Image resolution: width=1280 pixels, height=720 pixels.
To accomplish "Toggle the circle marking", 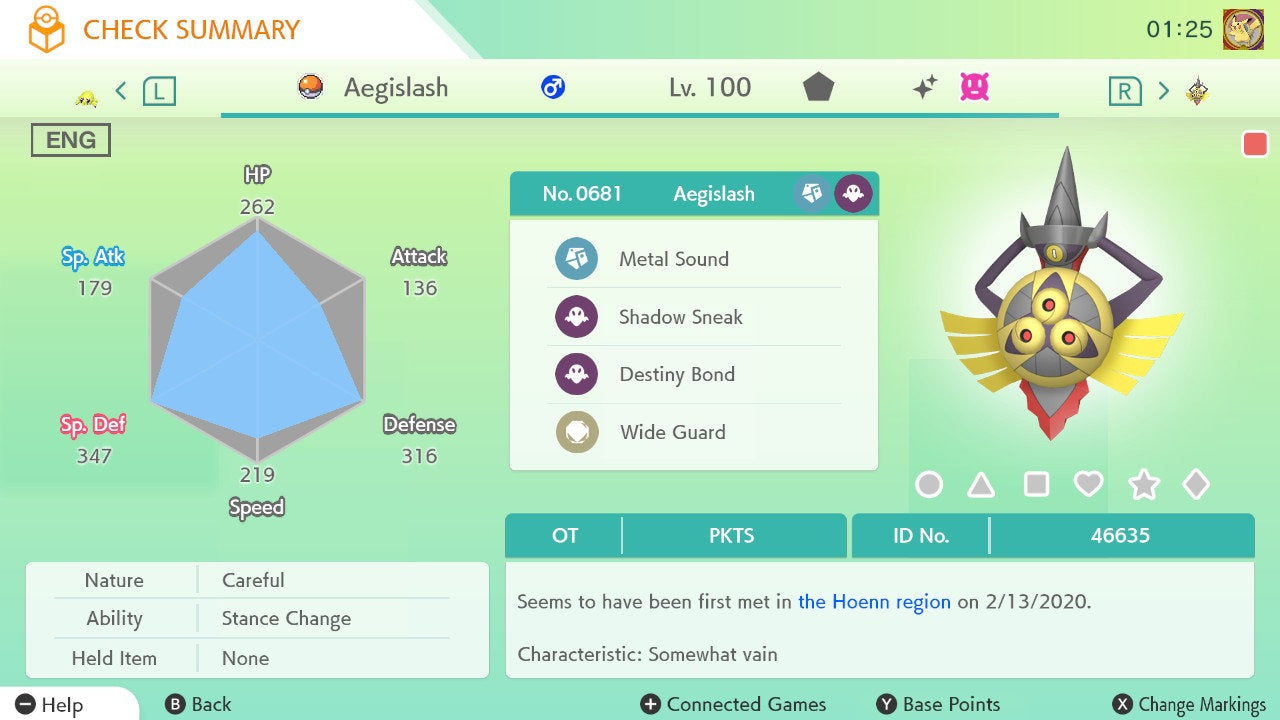I will click(x=929, y=485).
